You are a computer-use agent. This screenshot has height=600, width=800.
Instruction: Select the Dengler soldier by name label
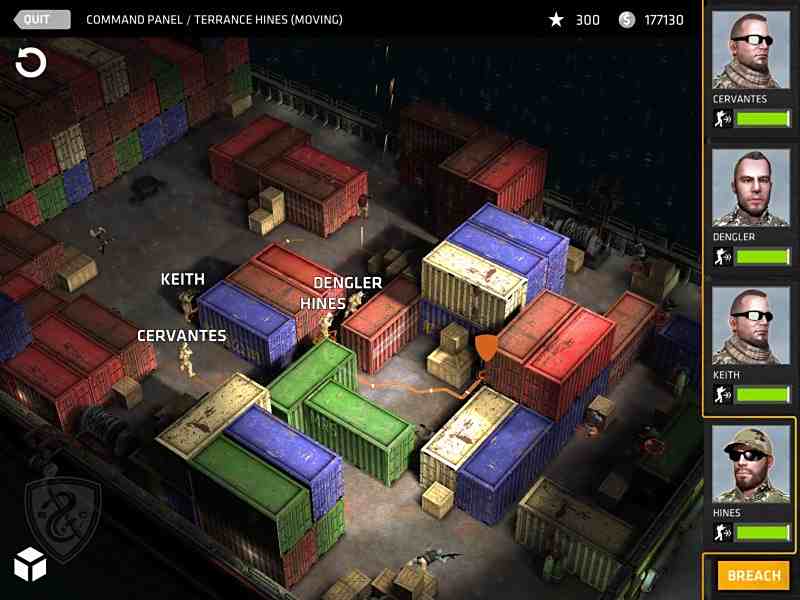click(347, 284)
